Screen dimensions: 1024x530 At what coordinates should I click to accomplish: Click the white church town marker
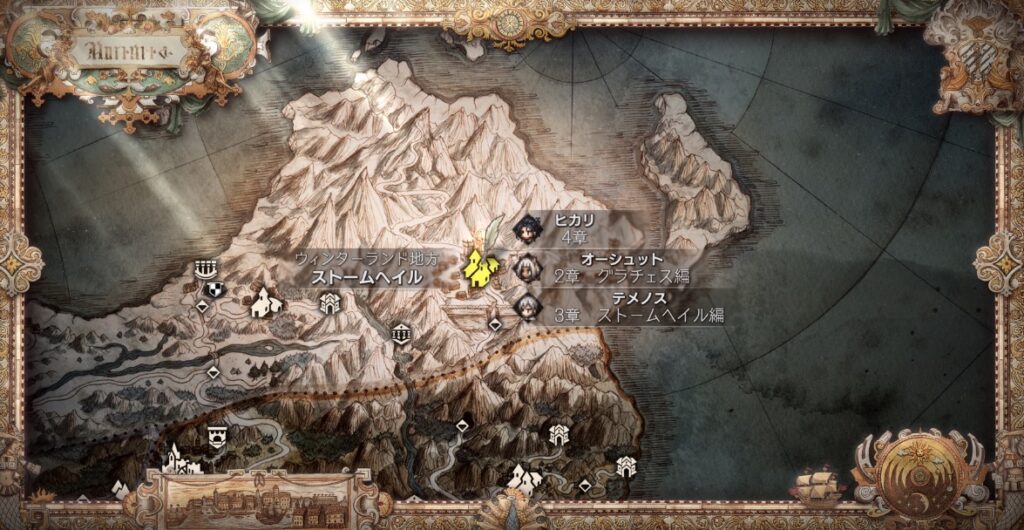[265, 301]
